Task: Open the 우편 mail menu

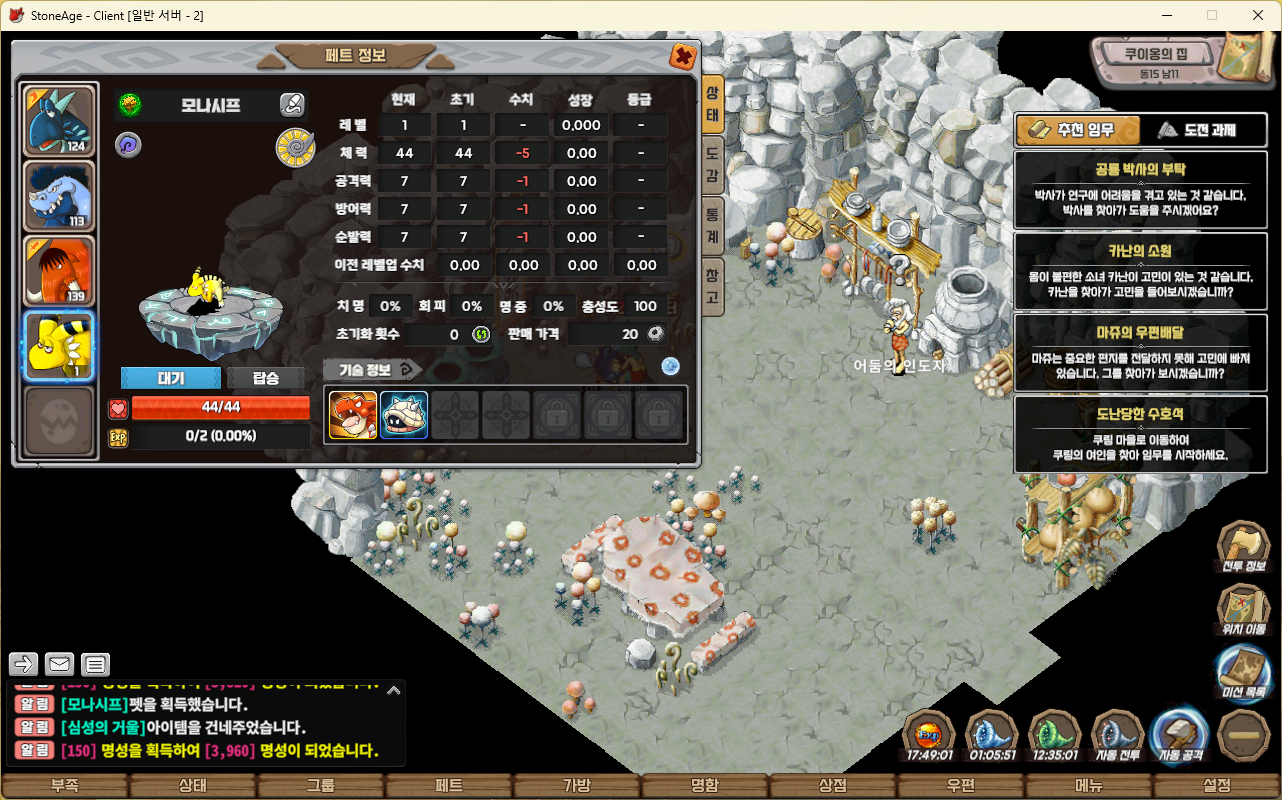Action: (x=961, y=786)
